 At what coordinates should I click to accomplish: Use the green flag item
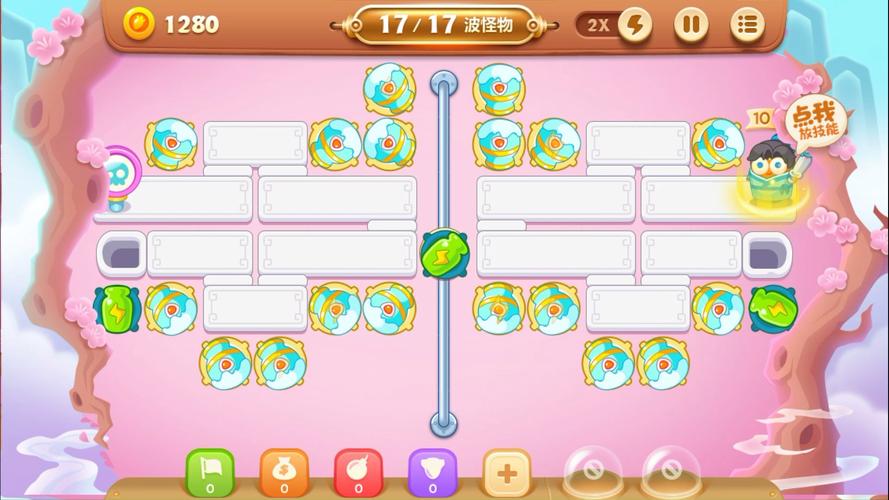click(210, 471)
